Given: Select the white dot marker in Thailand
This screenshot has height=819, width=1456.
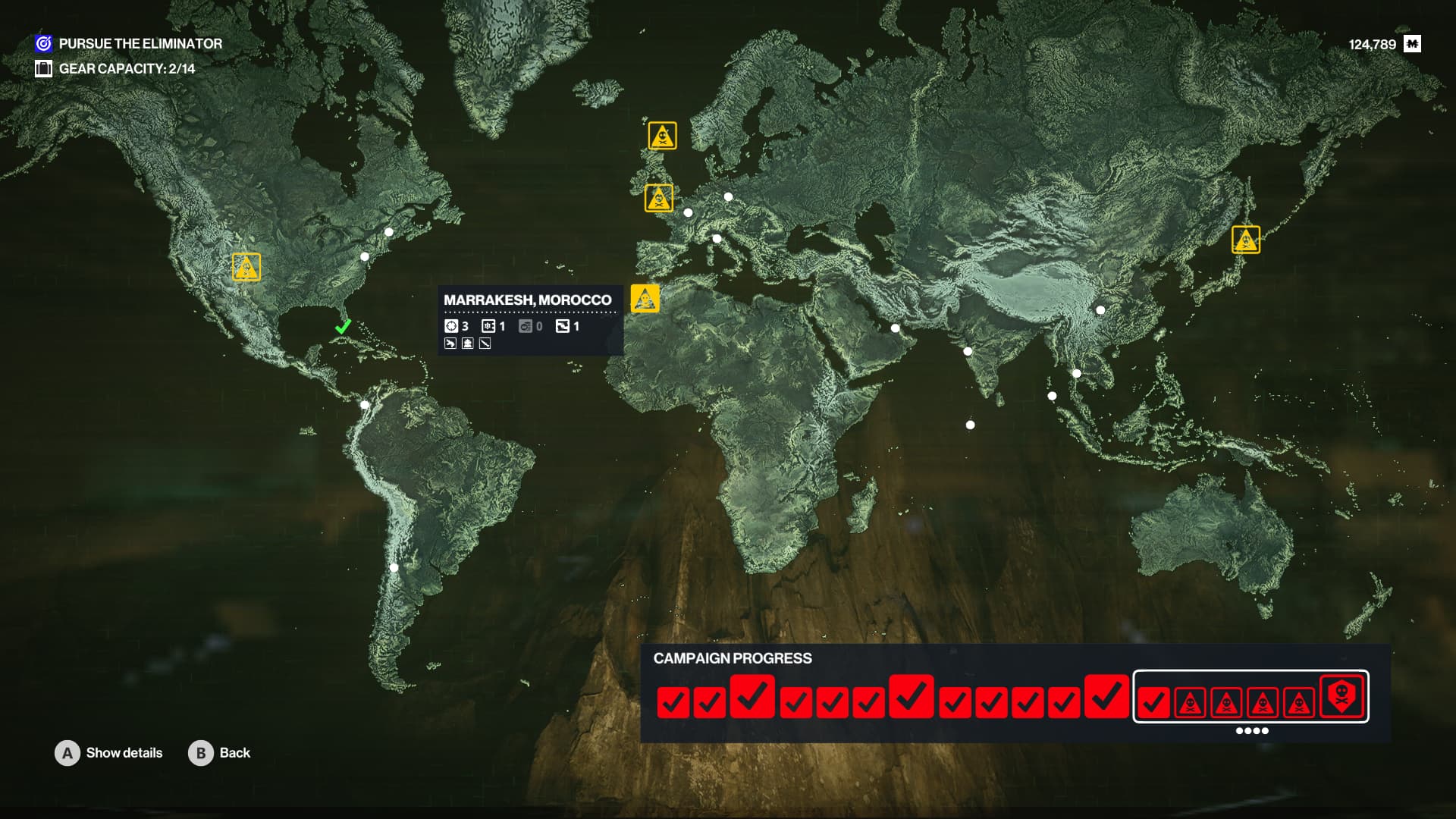Looking at the screenshot, I should point(1077,373).
